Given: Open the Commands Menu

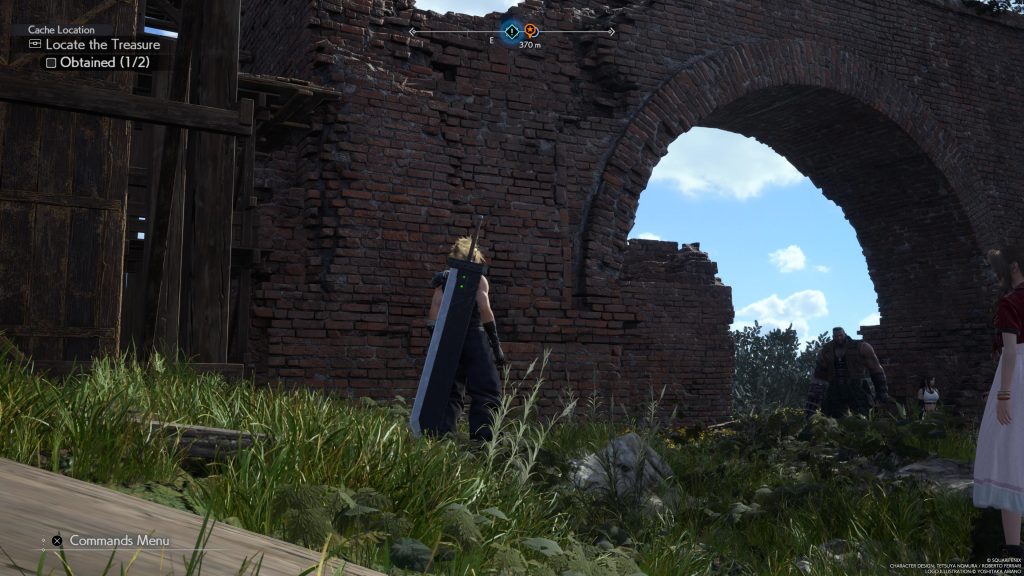Looking at the screenshot, I should tap(118, 541).
